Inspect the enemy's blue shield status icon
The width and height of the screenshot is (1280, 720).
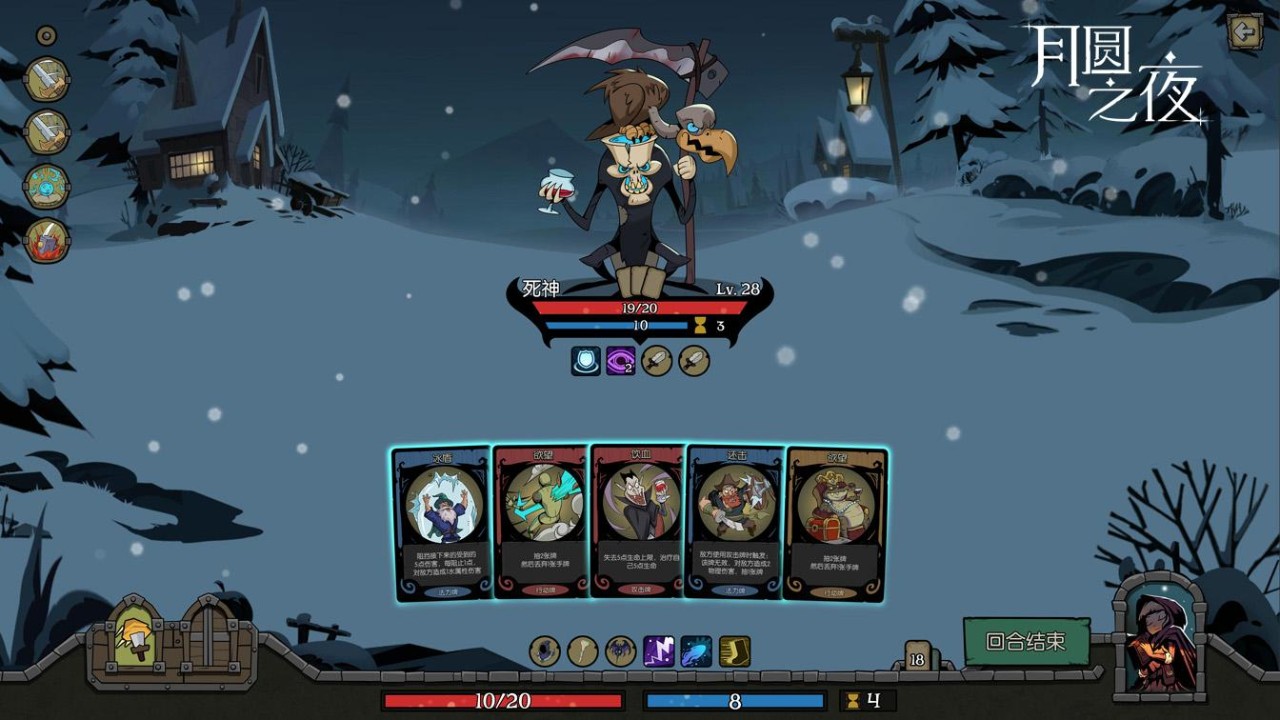coord(586,361)
